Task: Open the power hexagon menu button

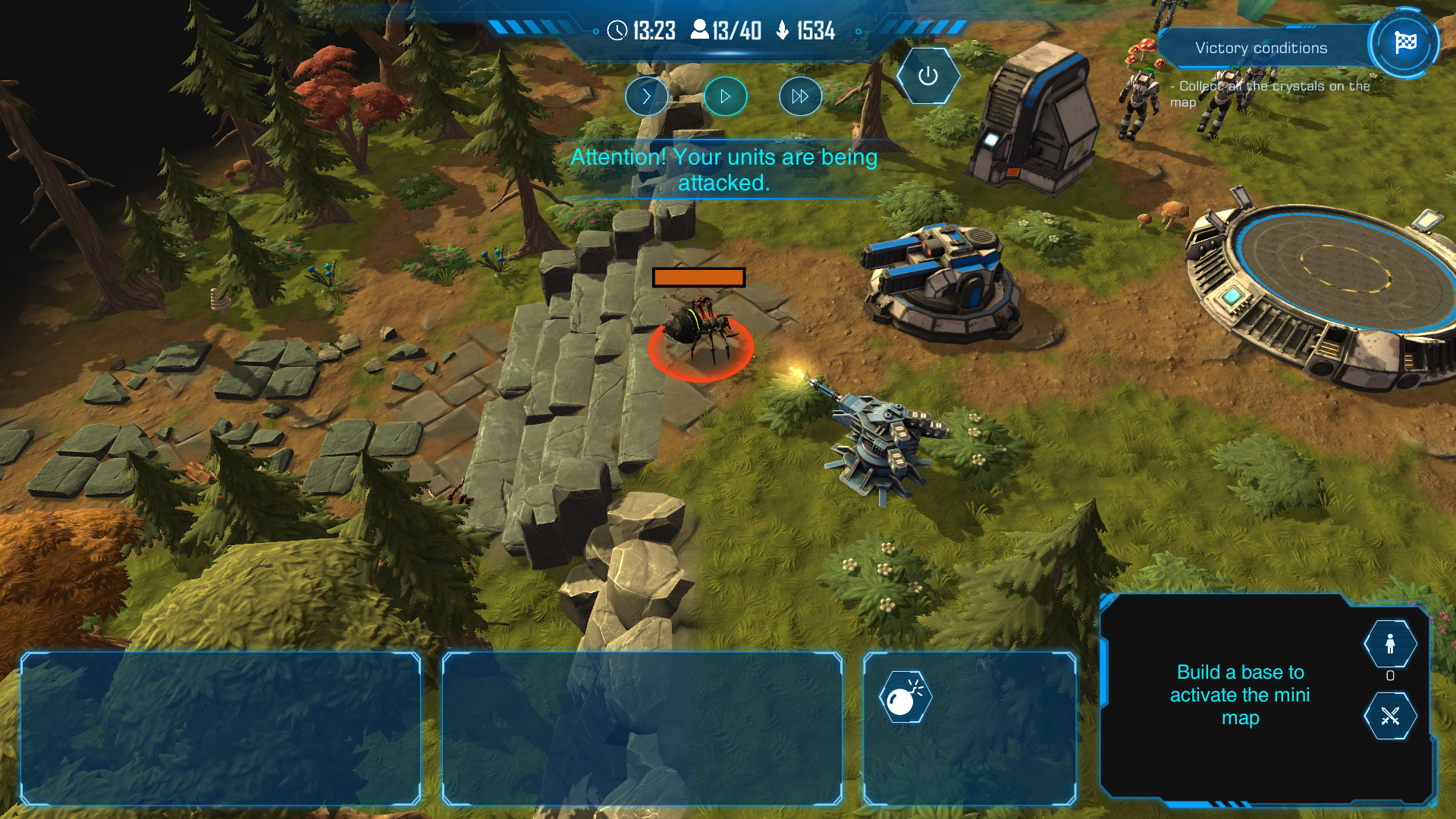Action: click(x=927, y=76)
